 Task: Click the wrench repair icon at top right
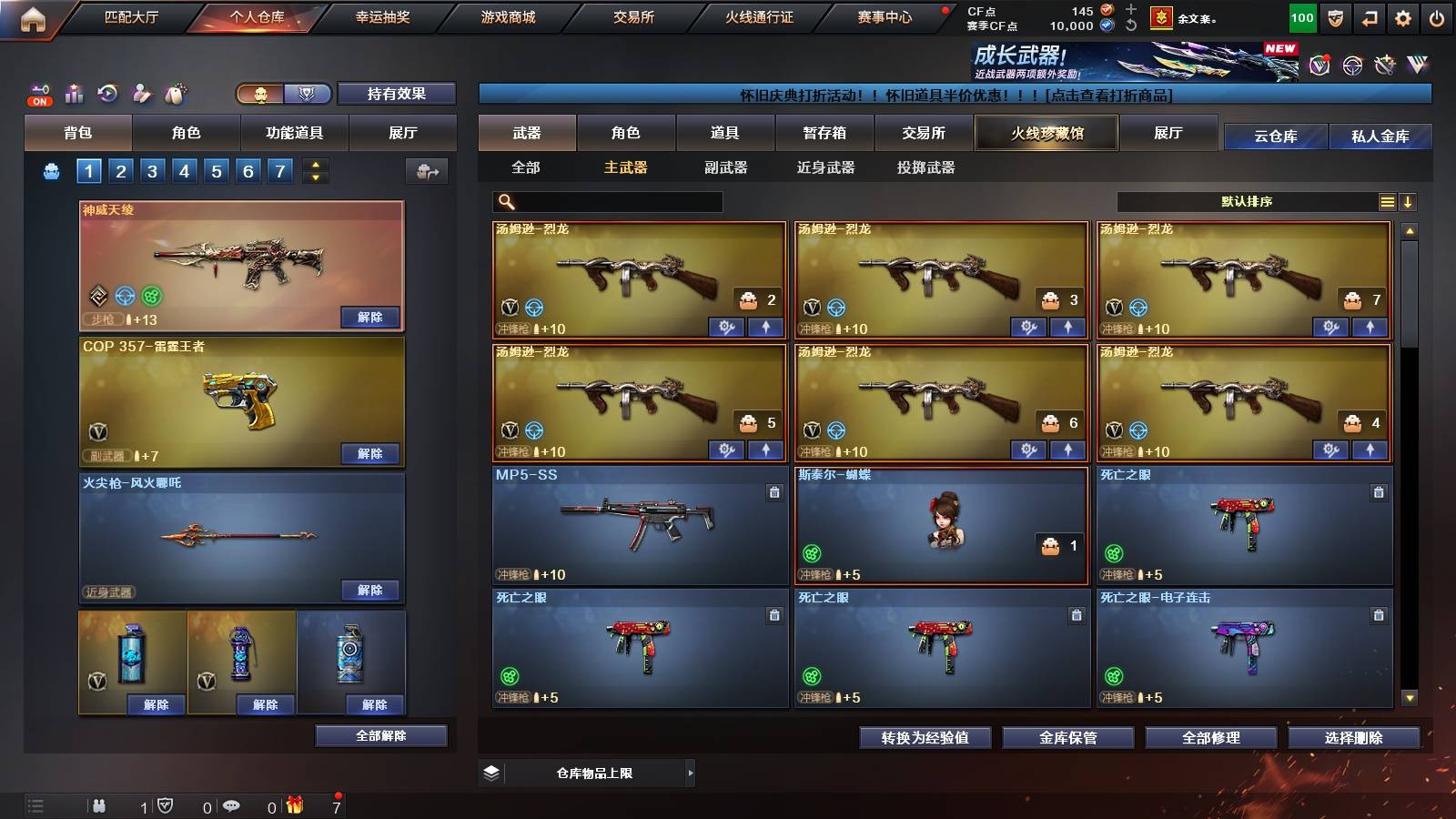point(1384,66)
